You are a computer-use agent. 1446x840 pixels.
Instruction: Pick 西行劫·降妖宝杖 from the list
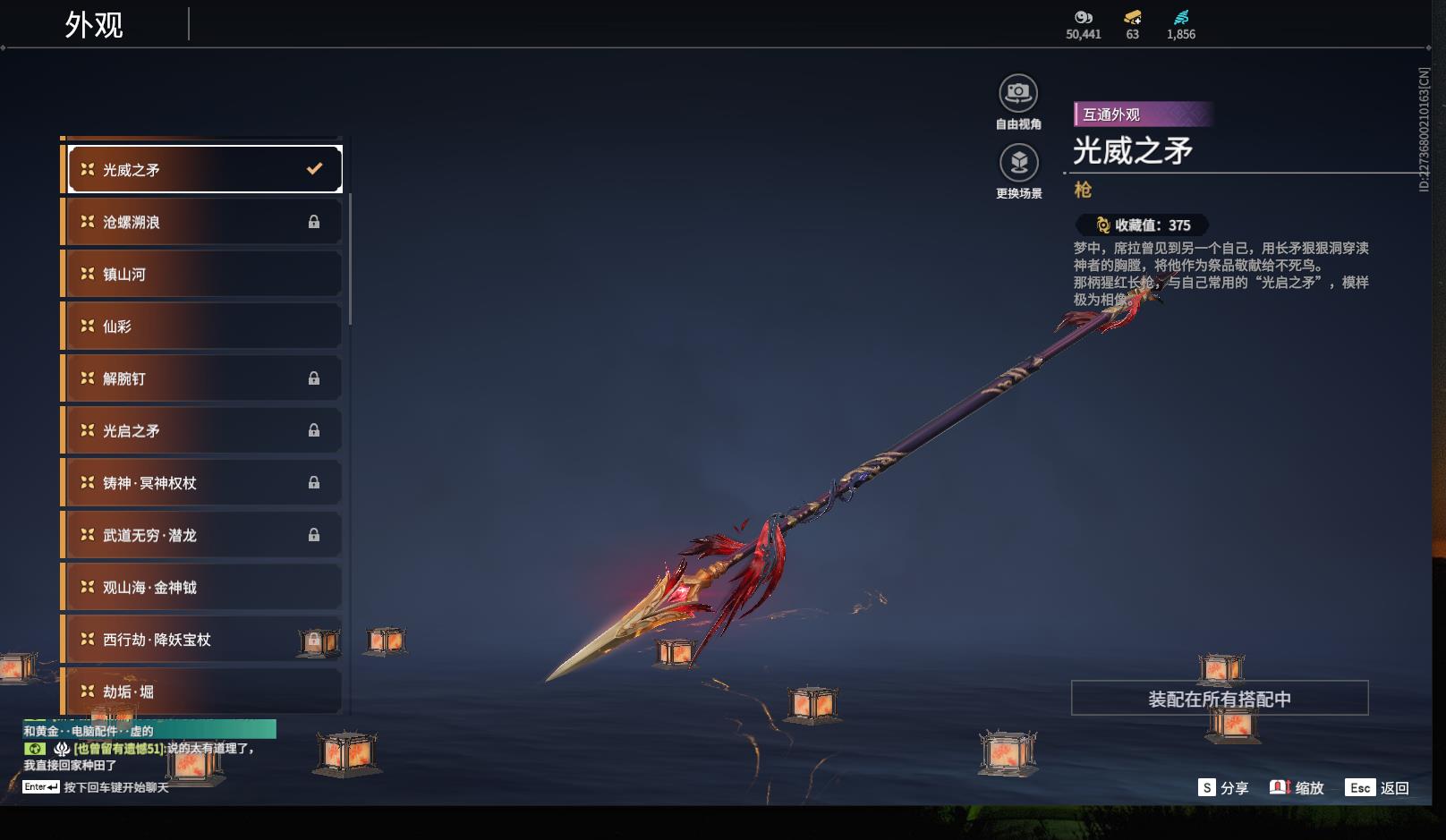(202, 640)
